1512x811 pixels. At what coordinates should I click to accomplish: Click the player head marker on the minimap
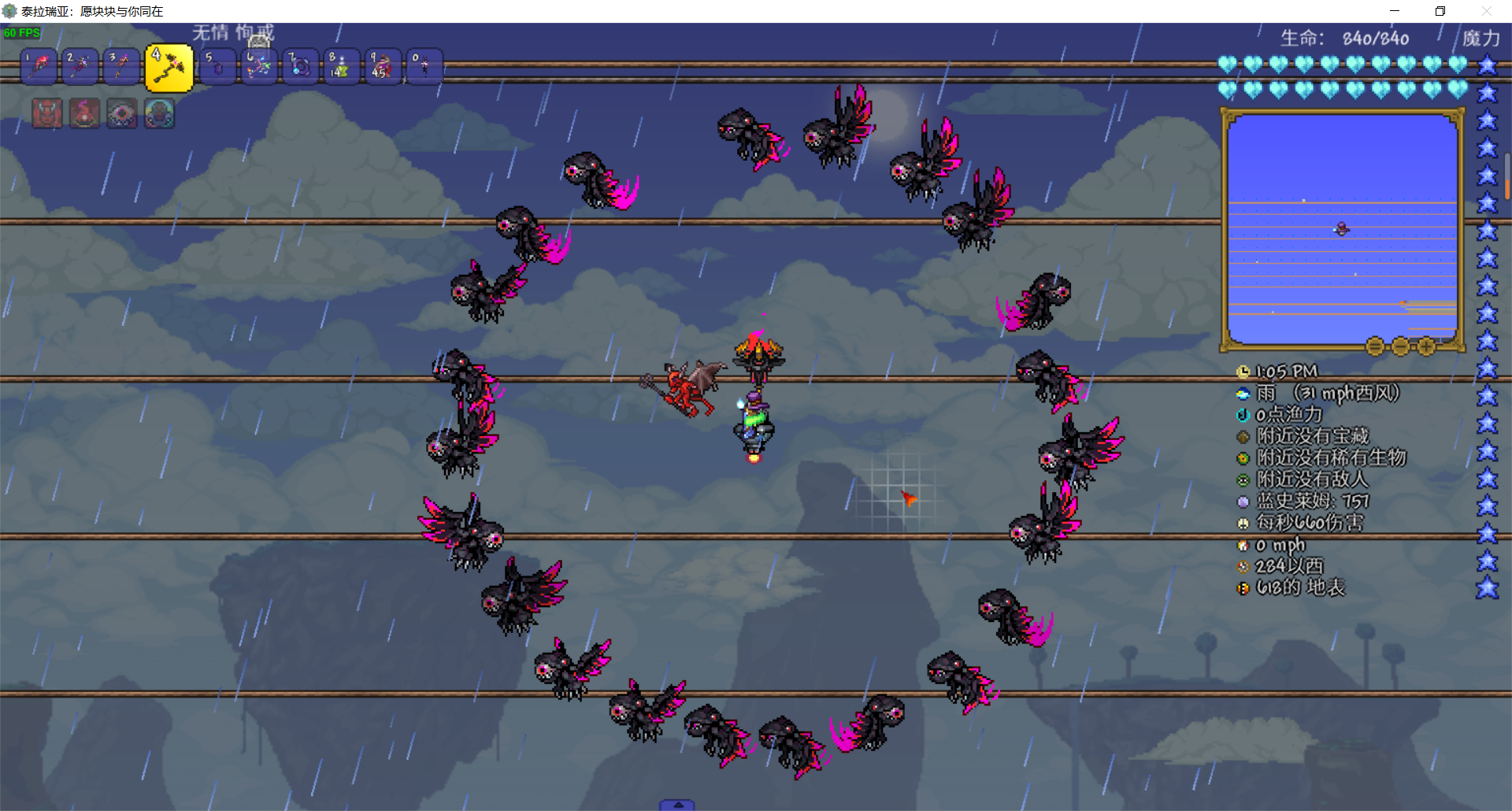[1342, 229]
